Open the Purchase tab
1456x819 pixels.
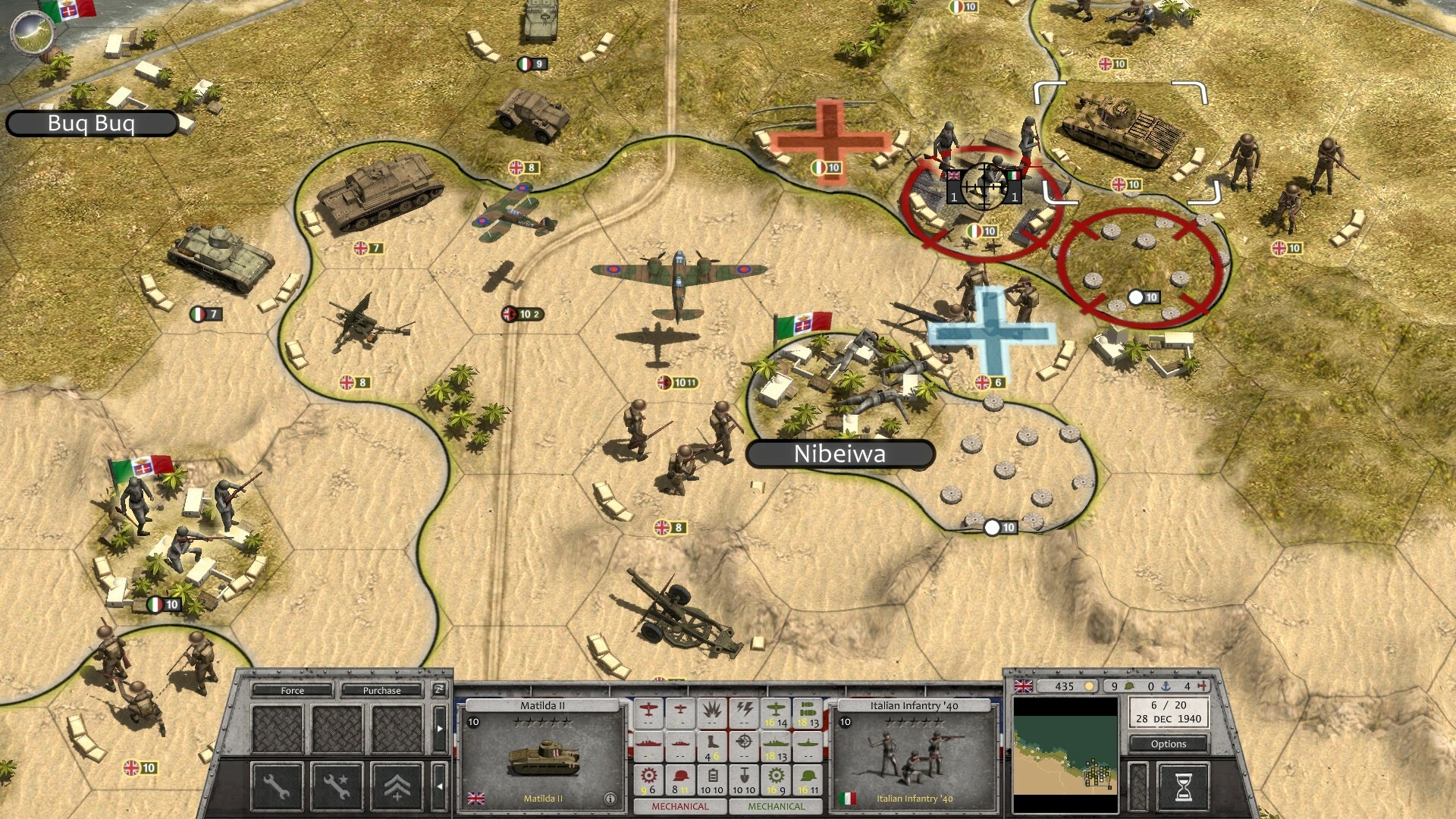(x=381, y=691)
